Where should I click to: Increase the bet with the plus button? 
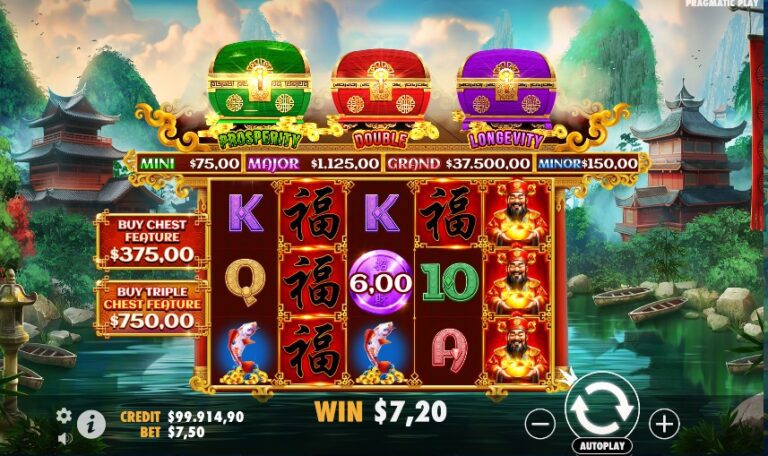click(664, 424)
